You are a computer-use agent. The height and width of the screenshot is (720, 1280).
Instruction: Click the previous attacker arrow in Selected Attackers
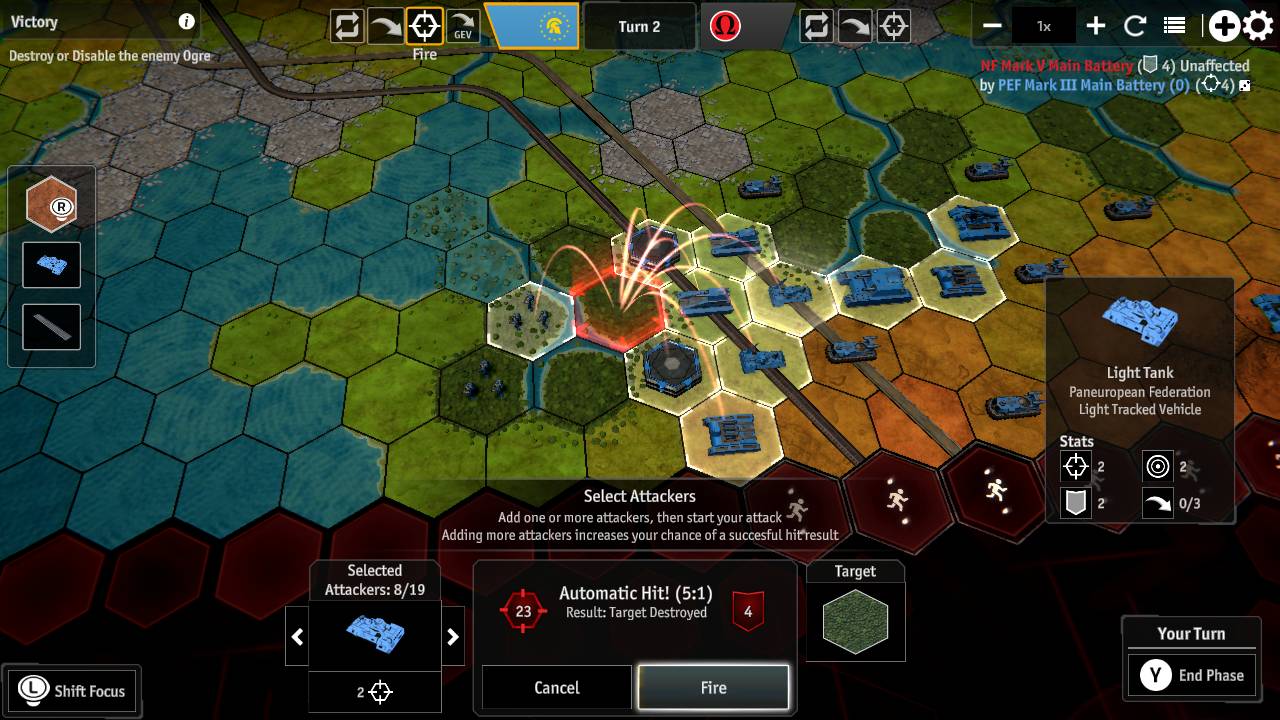pyautogui.click(x=297, y=636)
